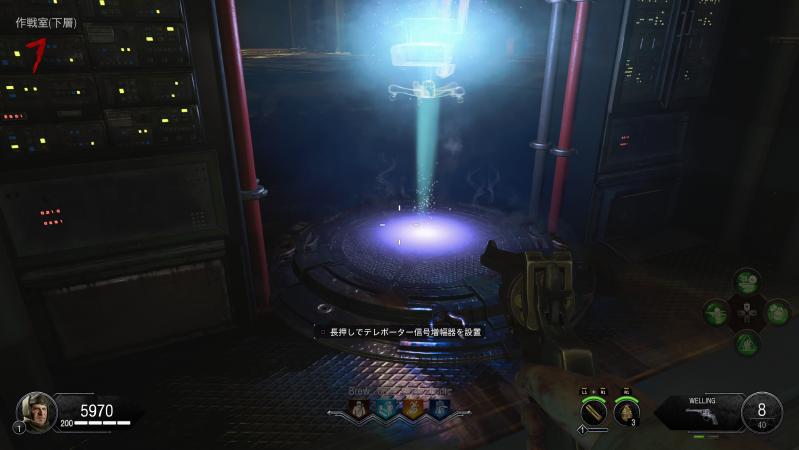Click the player character portrait
The height and width of the screenshot is (450, 799).
pyautogui.click(x=36, y=410)
